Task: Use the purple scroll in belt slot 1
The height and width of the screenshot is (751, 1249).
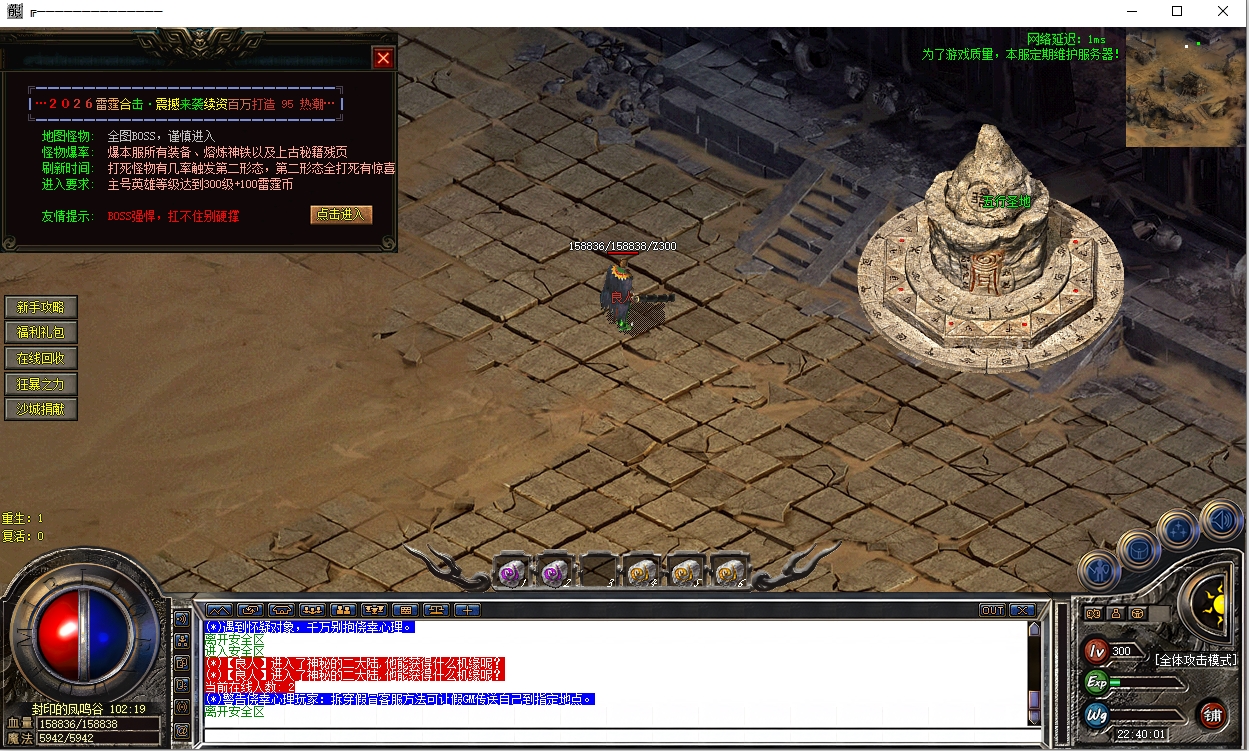Action: click(511, 573)
